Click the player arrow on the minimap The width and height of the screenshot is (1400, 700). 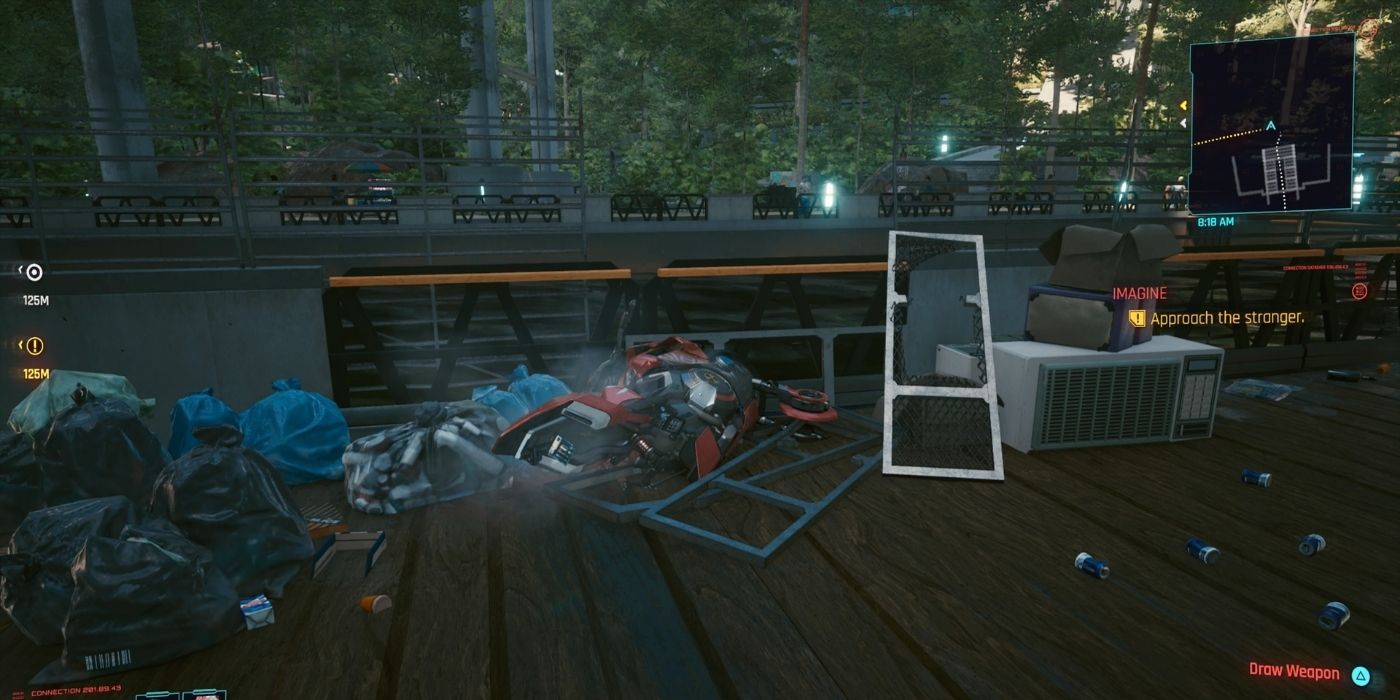click(1271, 126)
